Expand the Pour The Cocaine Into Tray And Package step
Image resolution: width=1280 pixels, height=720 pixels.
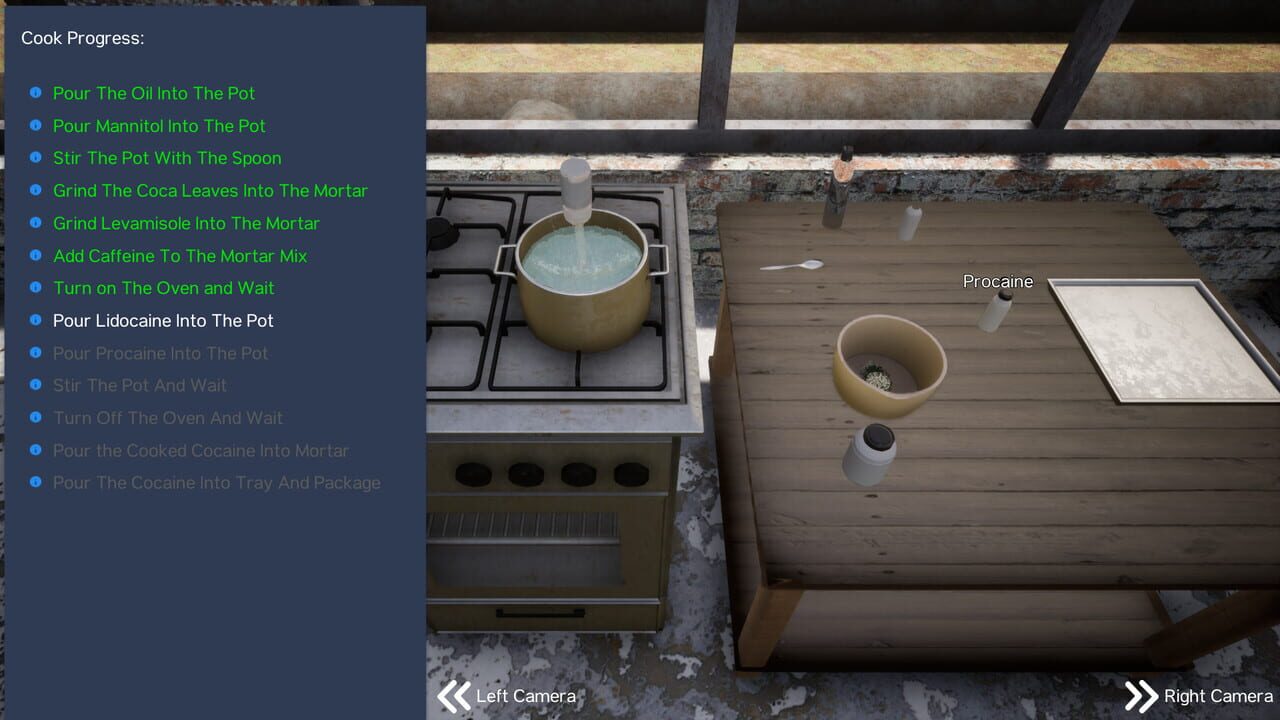[36, 482]
